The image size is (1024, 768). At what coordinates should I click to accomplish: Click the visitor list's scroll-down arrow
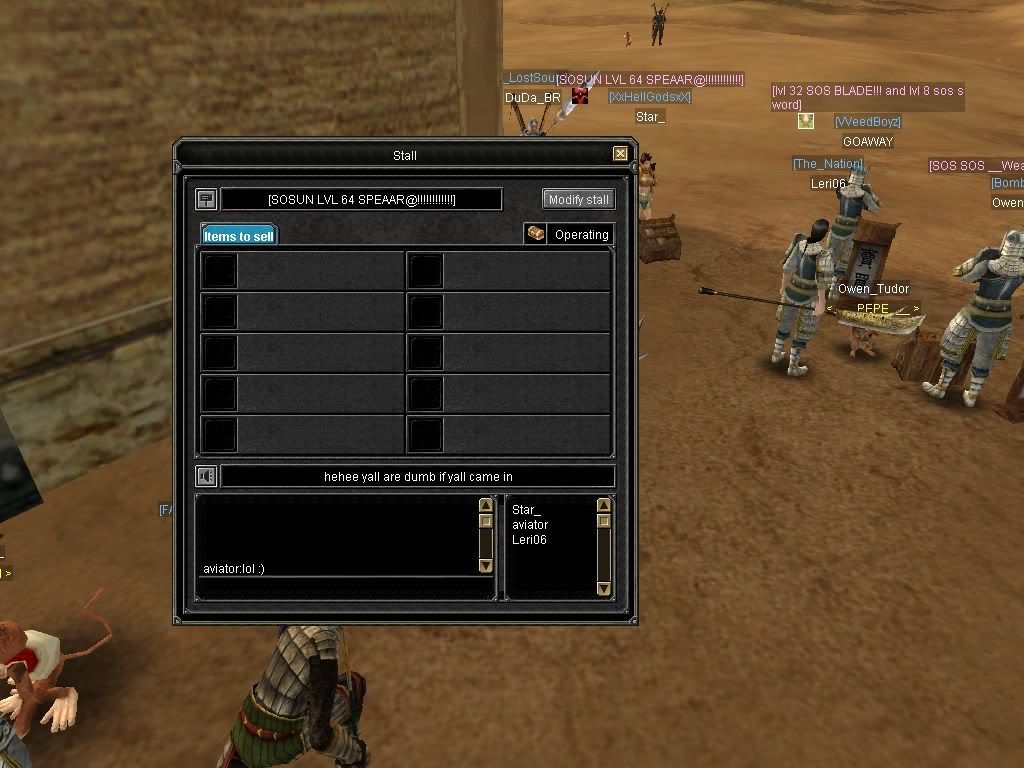tap(604, 589)
